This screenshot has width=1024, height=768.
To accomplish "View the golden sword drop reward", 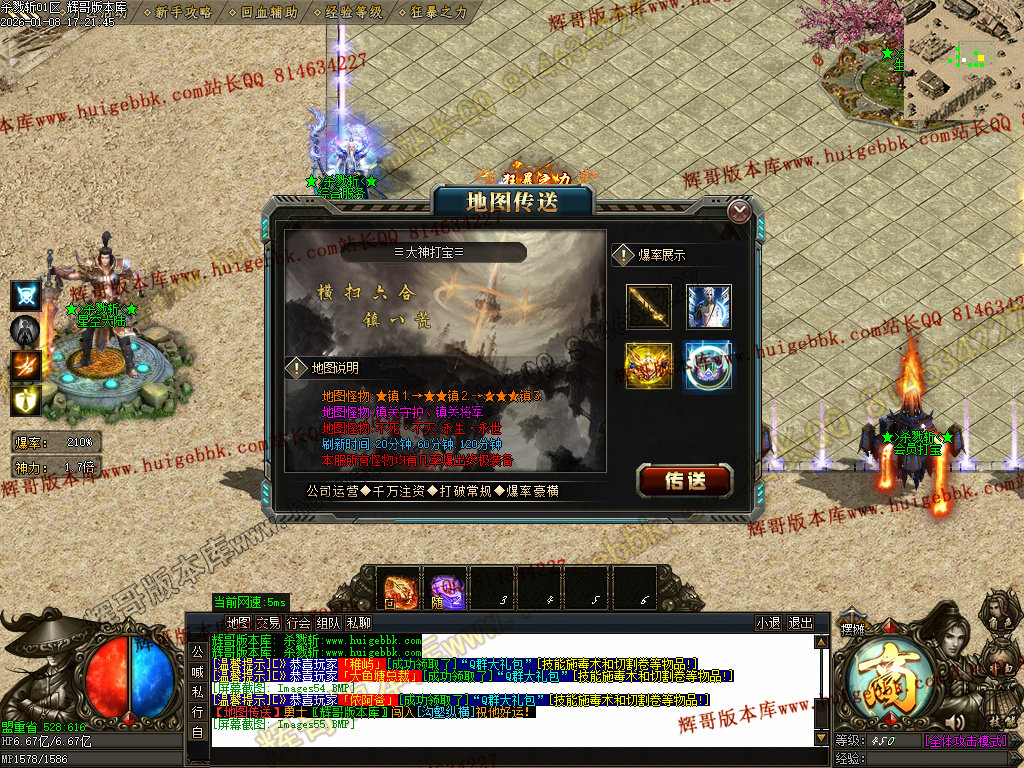I will 648,307.
